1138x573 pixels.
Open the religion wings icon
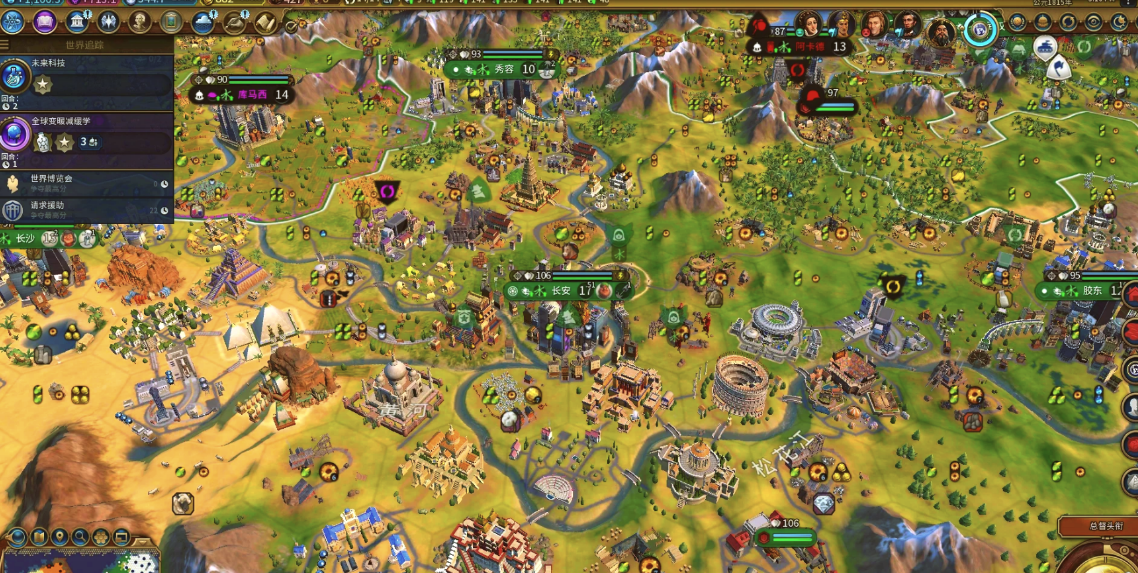(109, 21)
